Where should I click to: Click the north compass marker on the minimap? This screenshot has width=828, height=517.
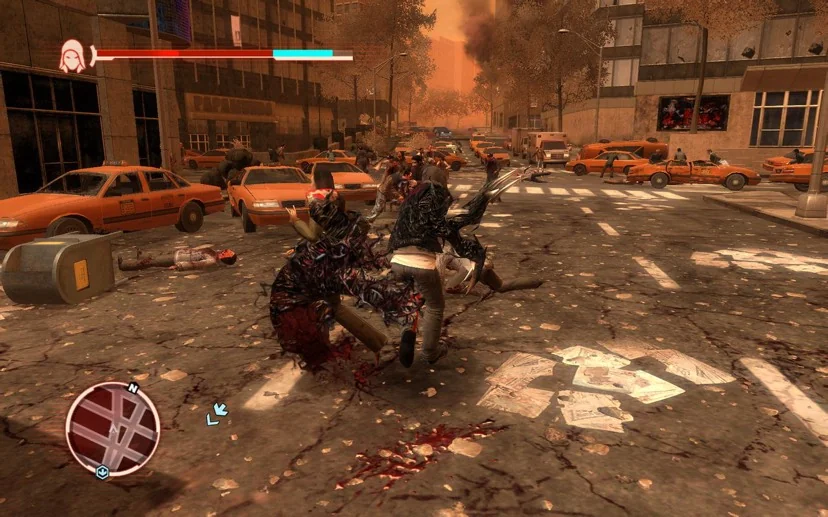131,388
